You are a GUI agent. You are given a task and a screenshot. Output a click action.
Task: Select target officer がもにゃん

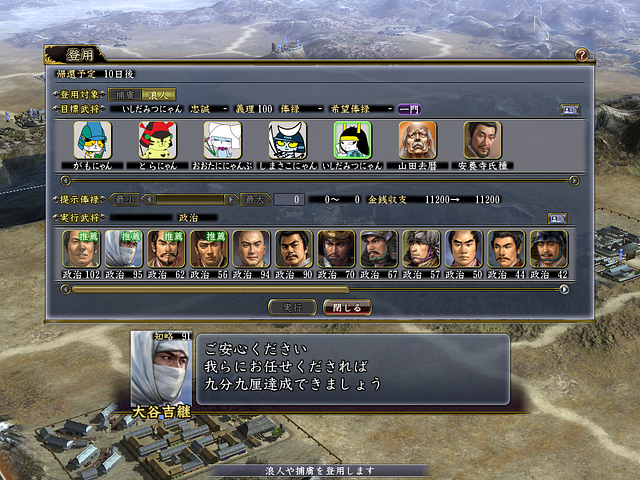click(93, 141)
